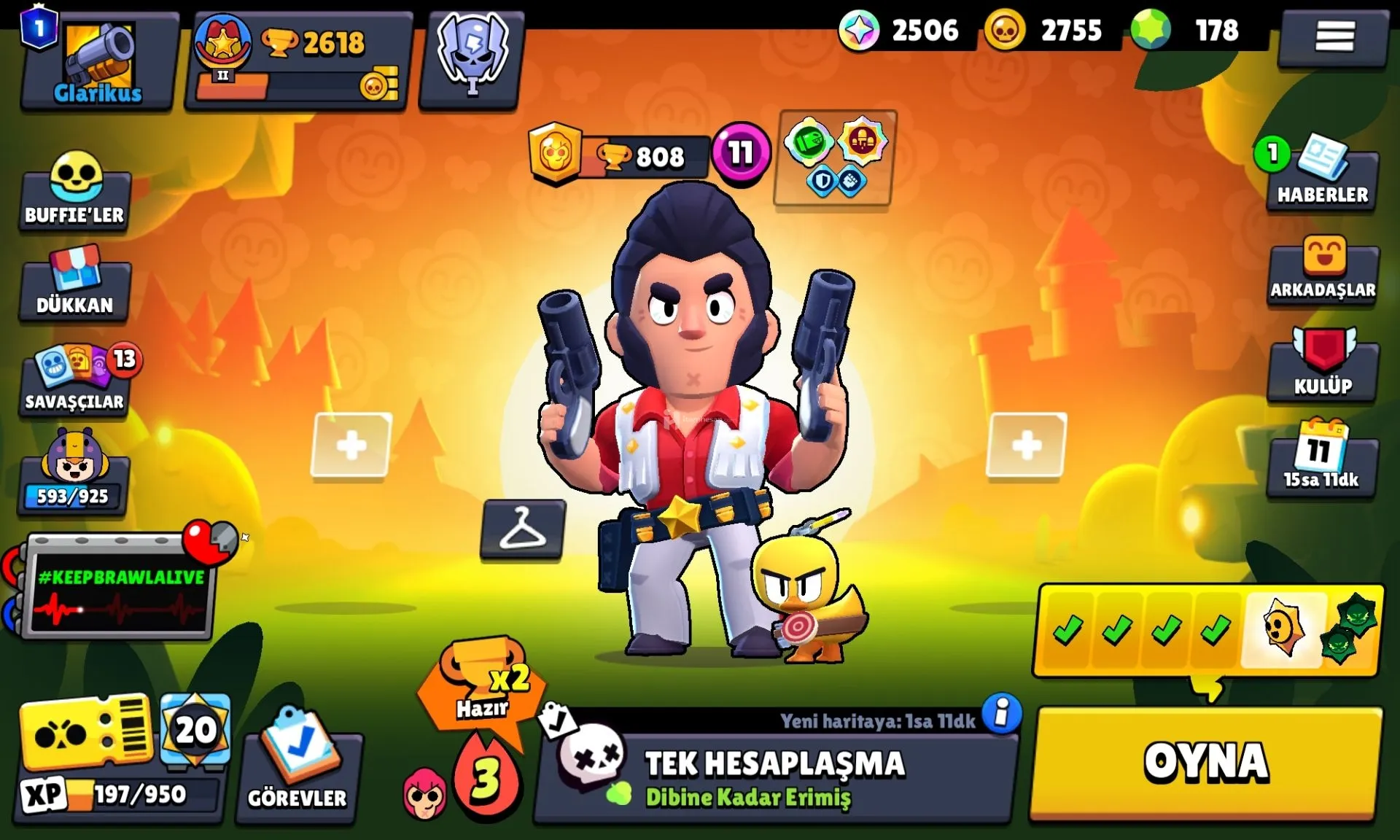
Task: Open the BUFFIE'LER menu
Action: [75, 191]
